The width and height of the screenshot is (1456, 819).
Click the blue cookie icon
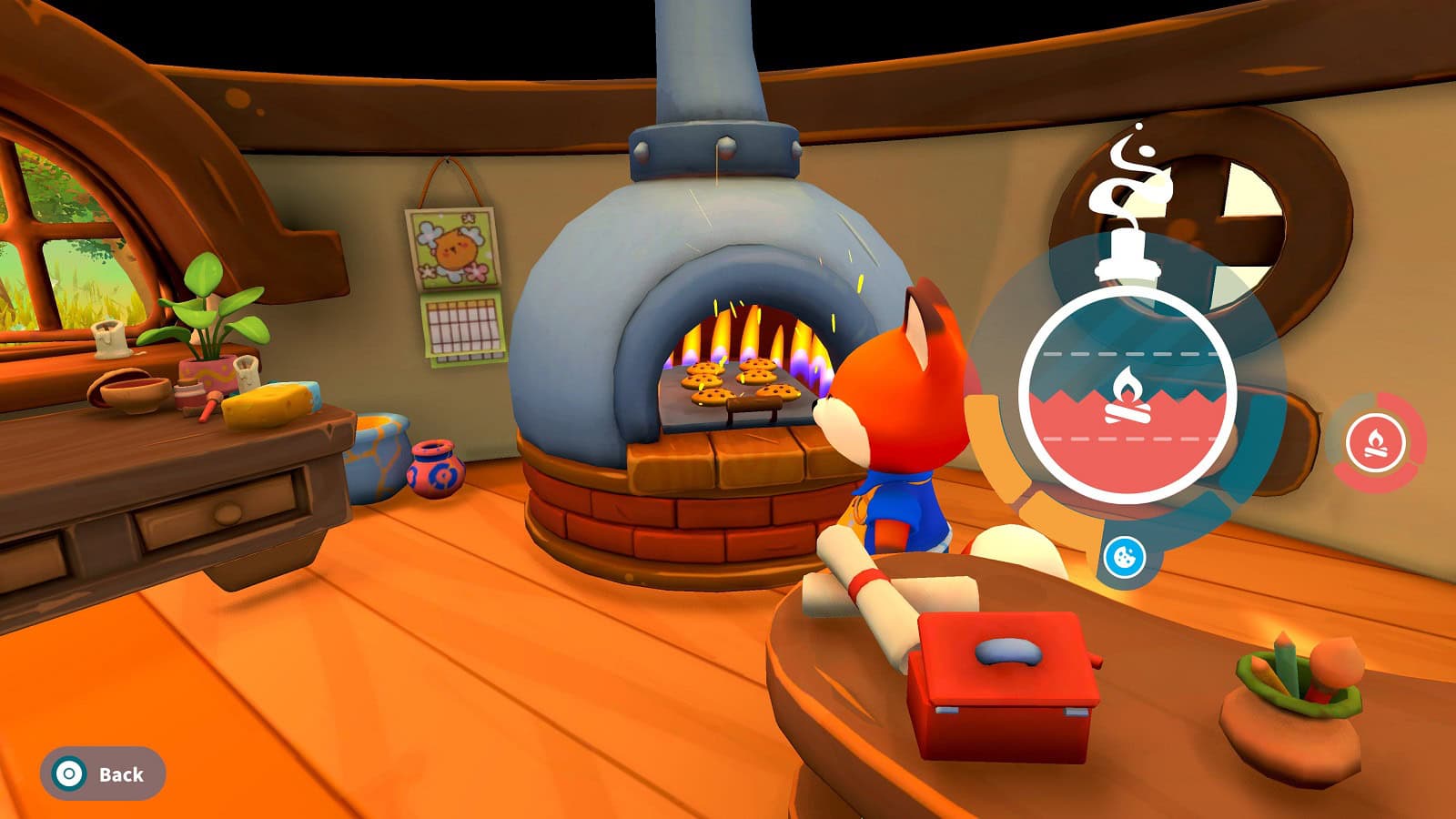point(1125,555)
